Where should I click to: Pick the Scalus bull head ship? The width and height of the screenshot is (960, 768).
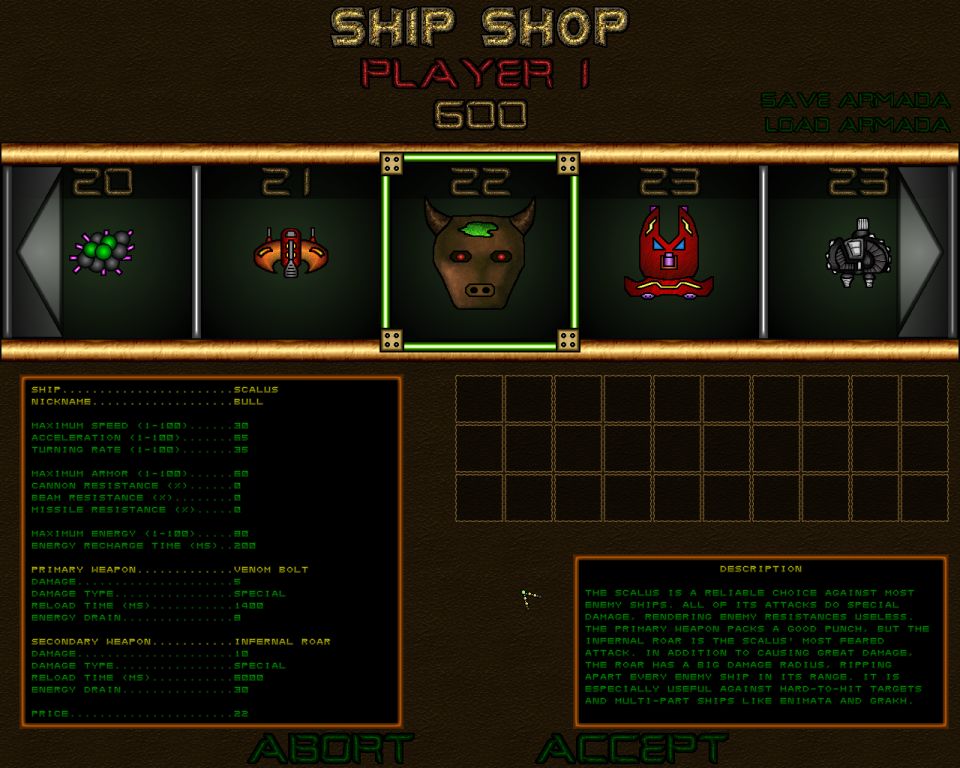[479, 254]
